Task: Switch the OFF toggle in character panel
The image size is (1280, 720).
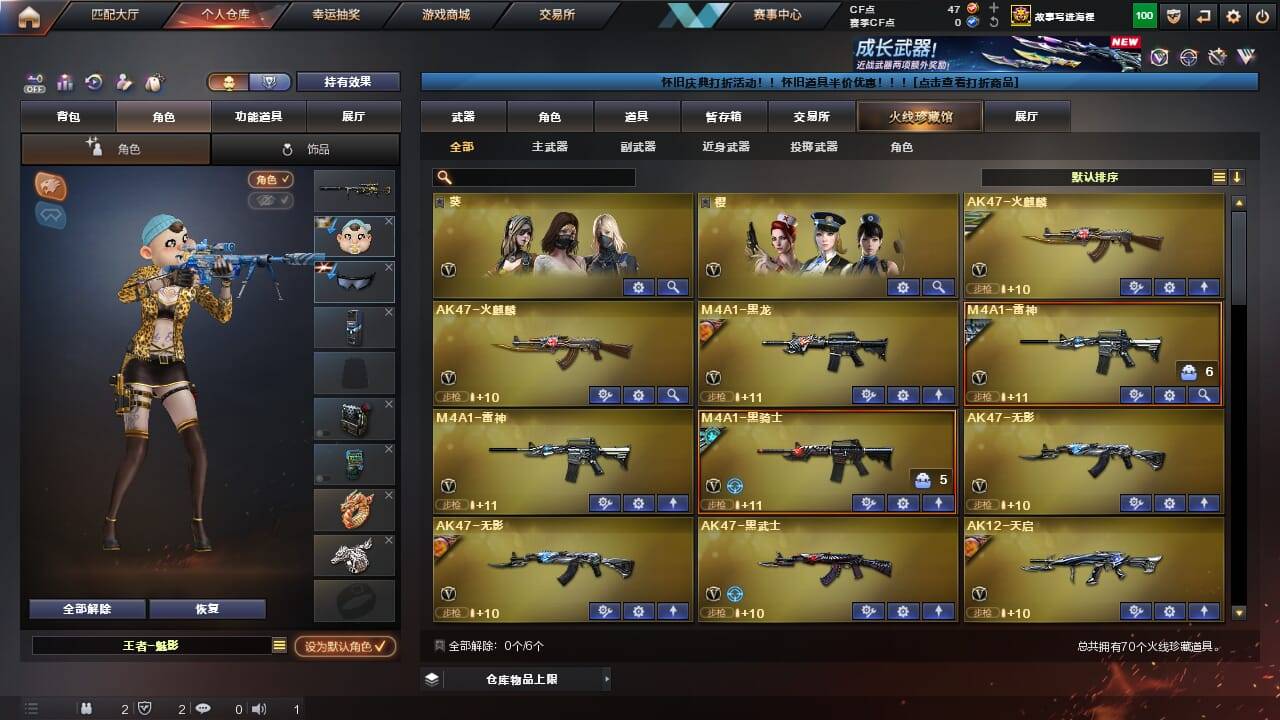Action: [36, 84]
